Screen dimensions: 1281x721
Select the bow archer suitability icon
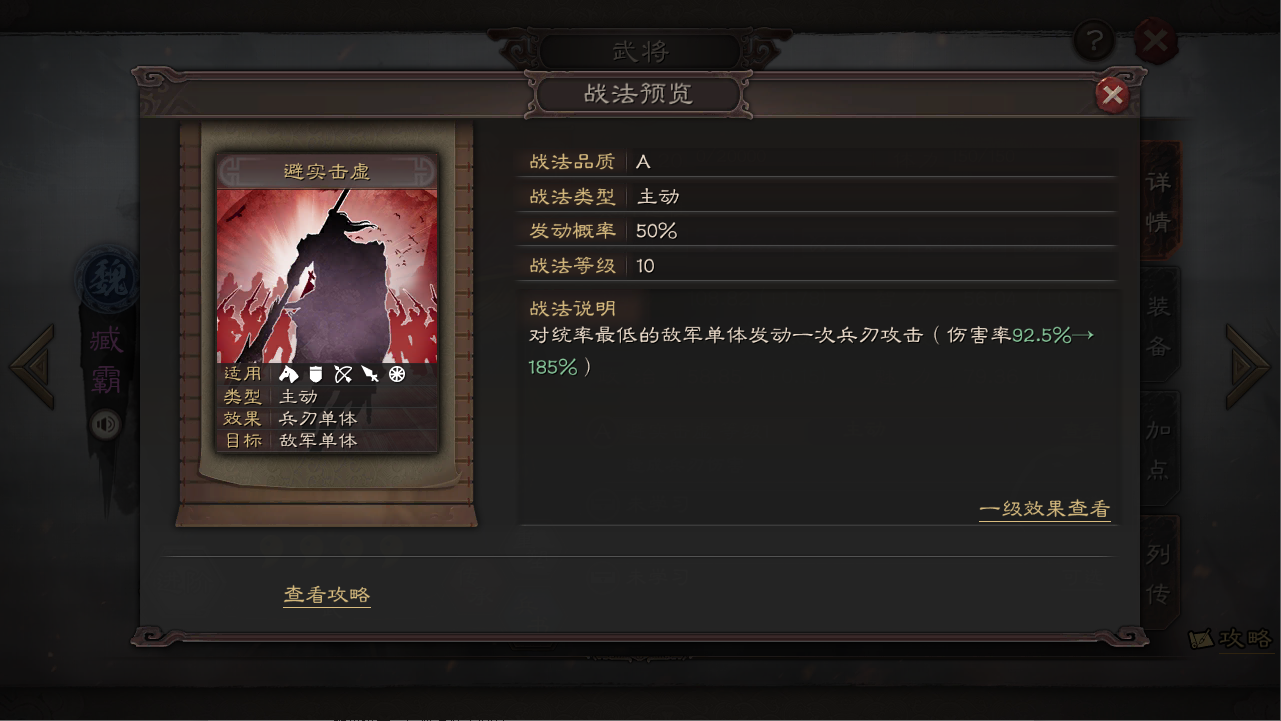tap(344, 375)
